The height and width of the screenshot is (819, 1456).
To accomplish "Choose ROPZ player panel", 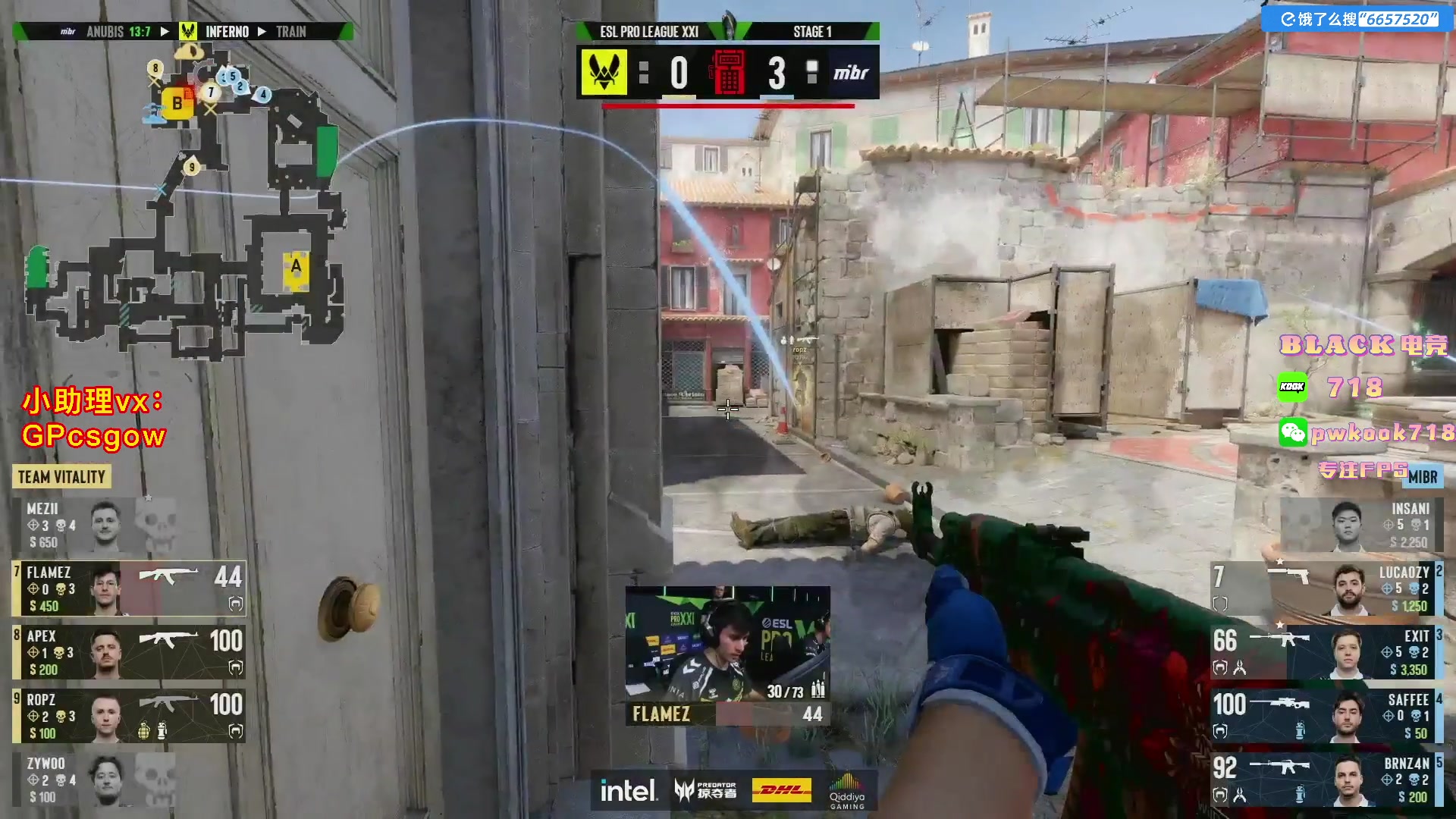I will click(129, 716).
